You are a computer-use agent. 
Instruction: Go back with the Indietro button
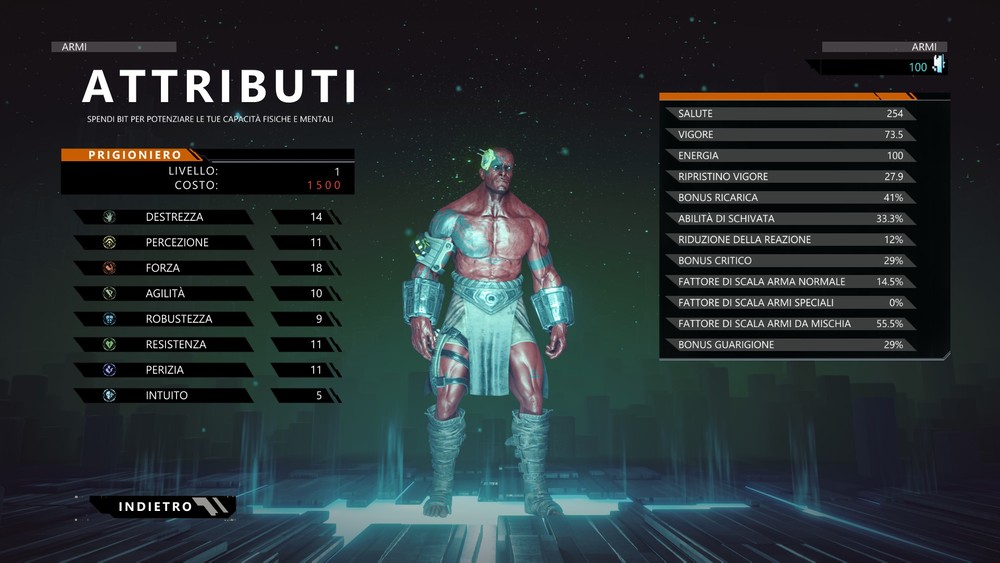pos(162,507)
